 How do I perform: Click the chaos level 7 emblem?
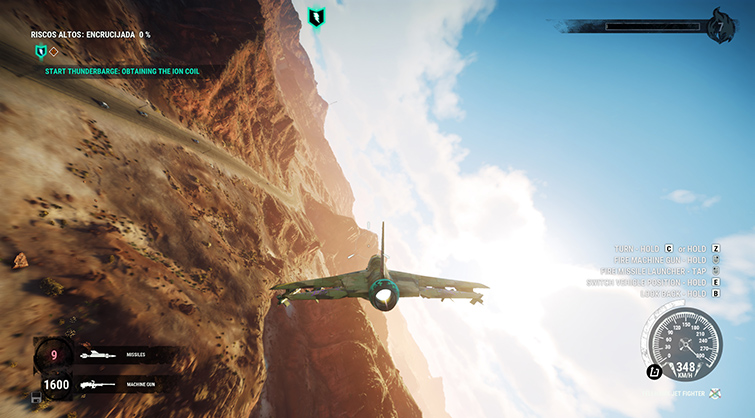720,26
